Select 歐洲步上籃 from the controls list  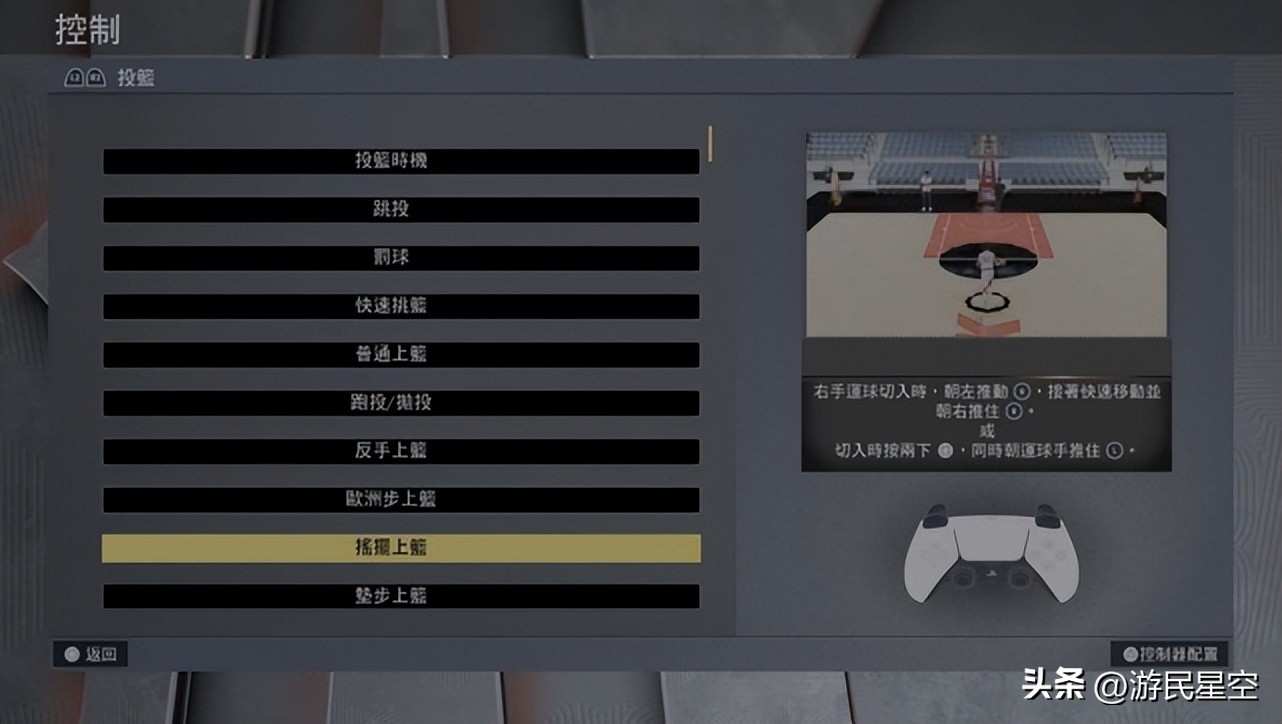pyautogui.click(x=400, y=499)
